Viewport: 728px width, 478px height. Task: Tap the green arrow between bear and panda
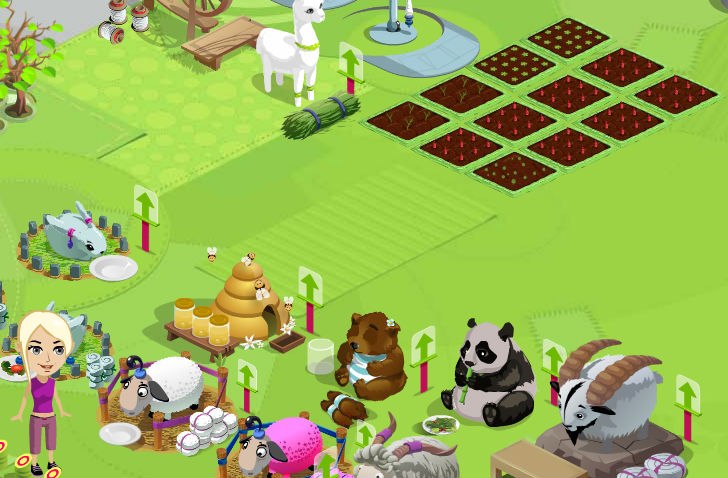(424, 346)
